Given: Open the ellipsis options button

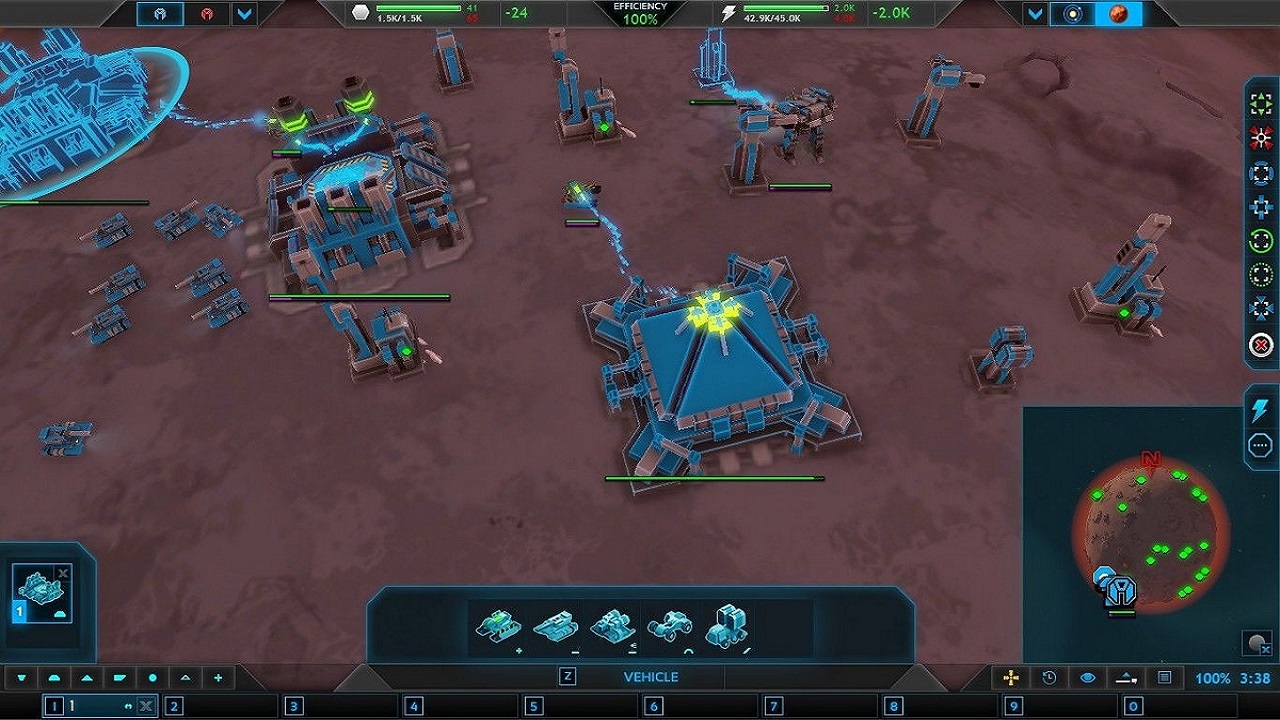Looking at the screenshot, I should (x=1260, y=445).
